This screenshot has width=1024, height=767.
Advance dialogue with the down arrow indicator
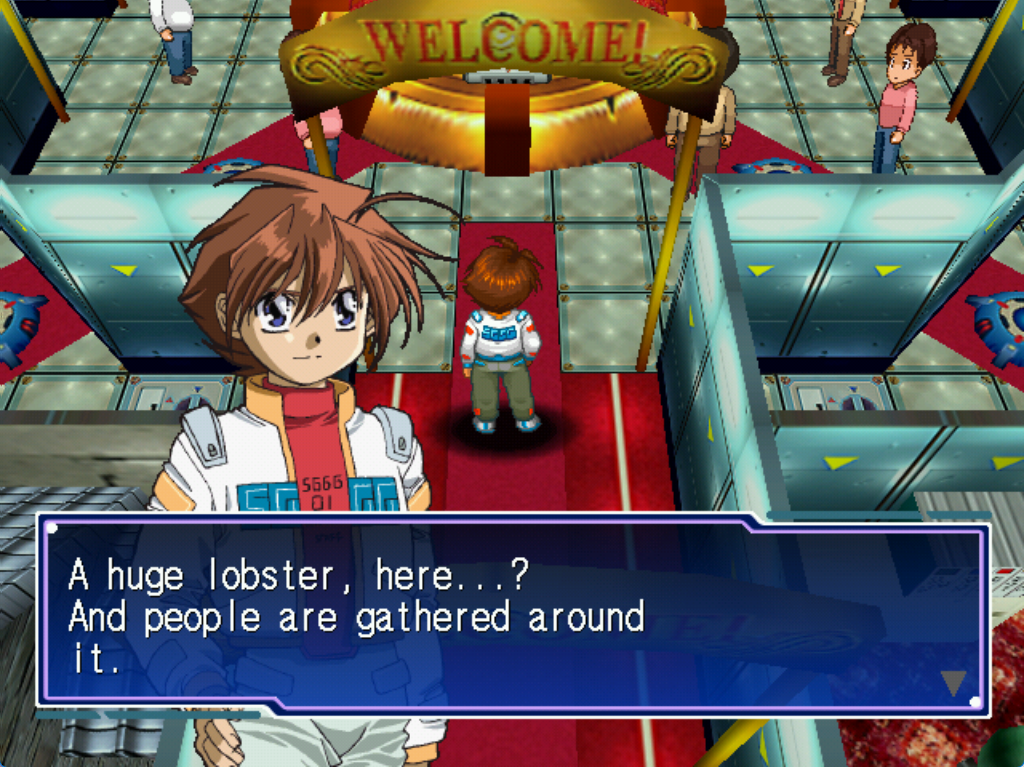coord(953,682)
